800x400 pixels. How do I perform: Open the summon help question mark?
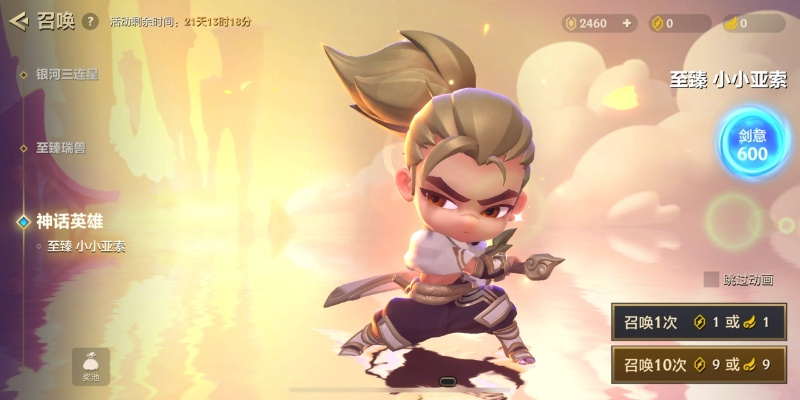click(91, 21)
